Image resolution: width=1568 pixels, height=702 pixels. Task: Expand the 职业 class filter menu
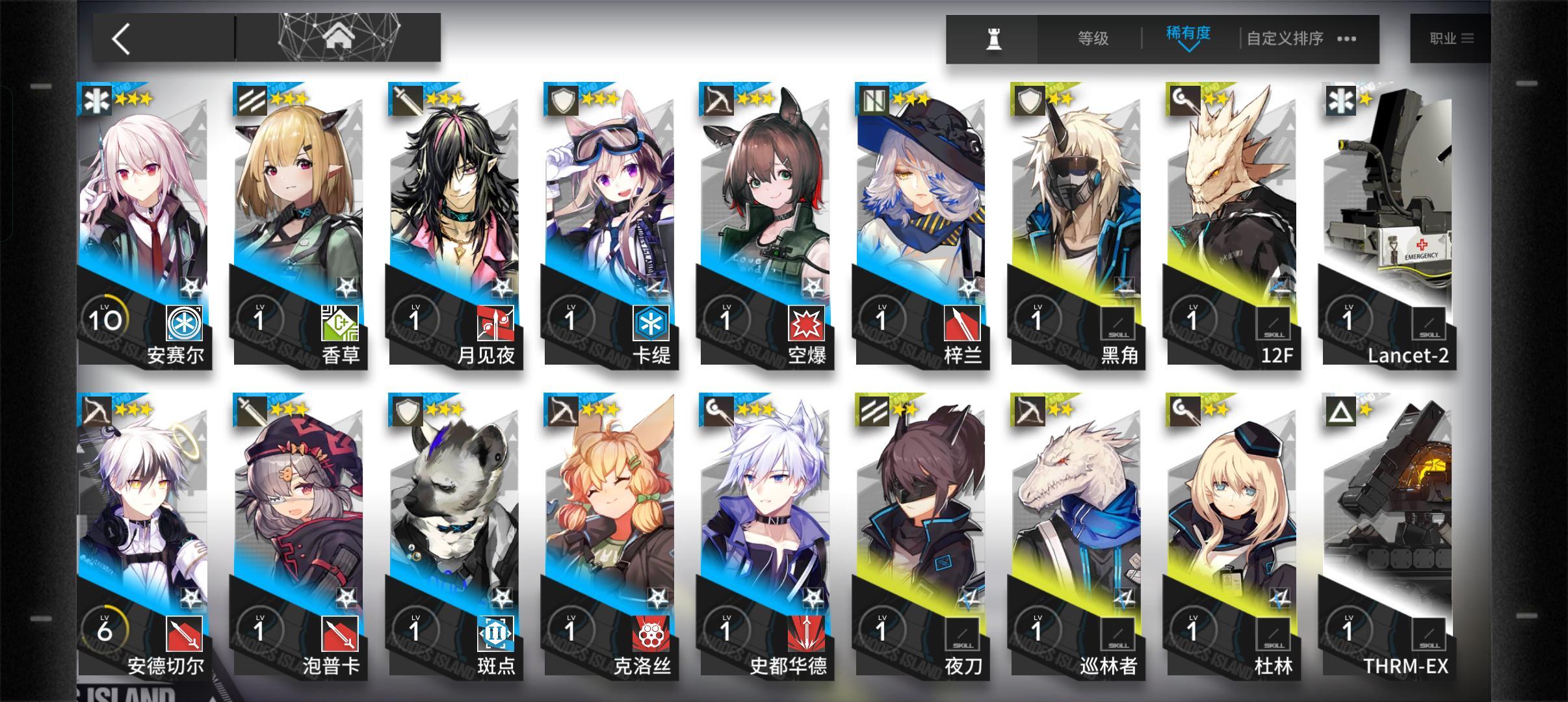(1451, 38)
